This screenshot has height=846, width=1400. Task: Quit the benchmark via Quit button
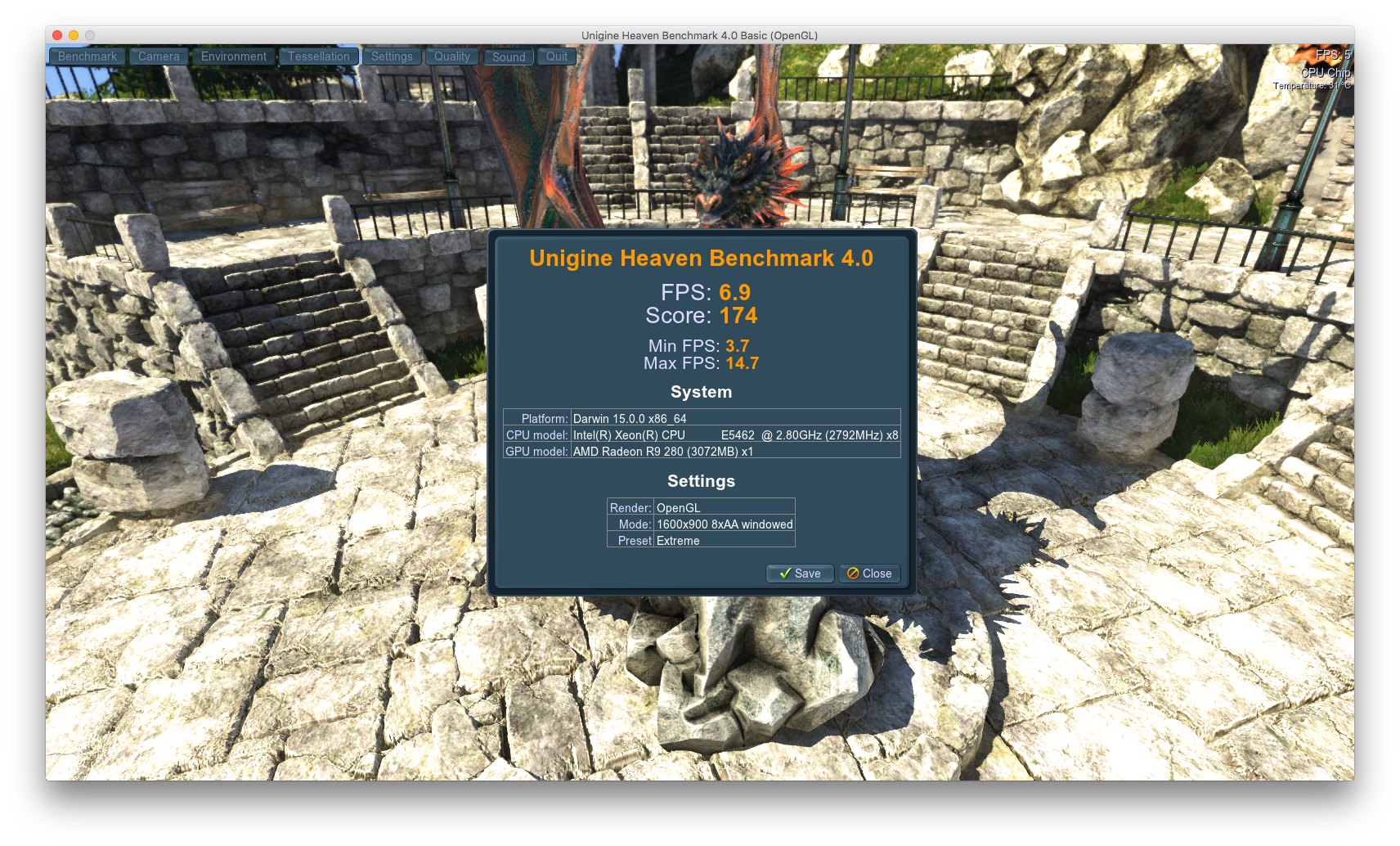[557, 56]
